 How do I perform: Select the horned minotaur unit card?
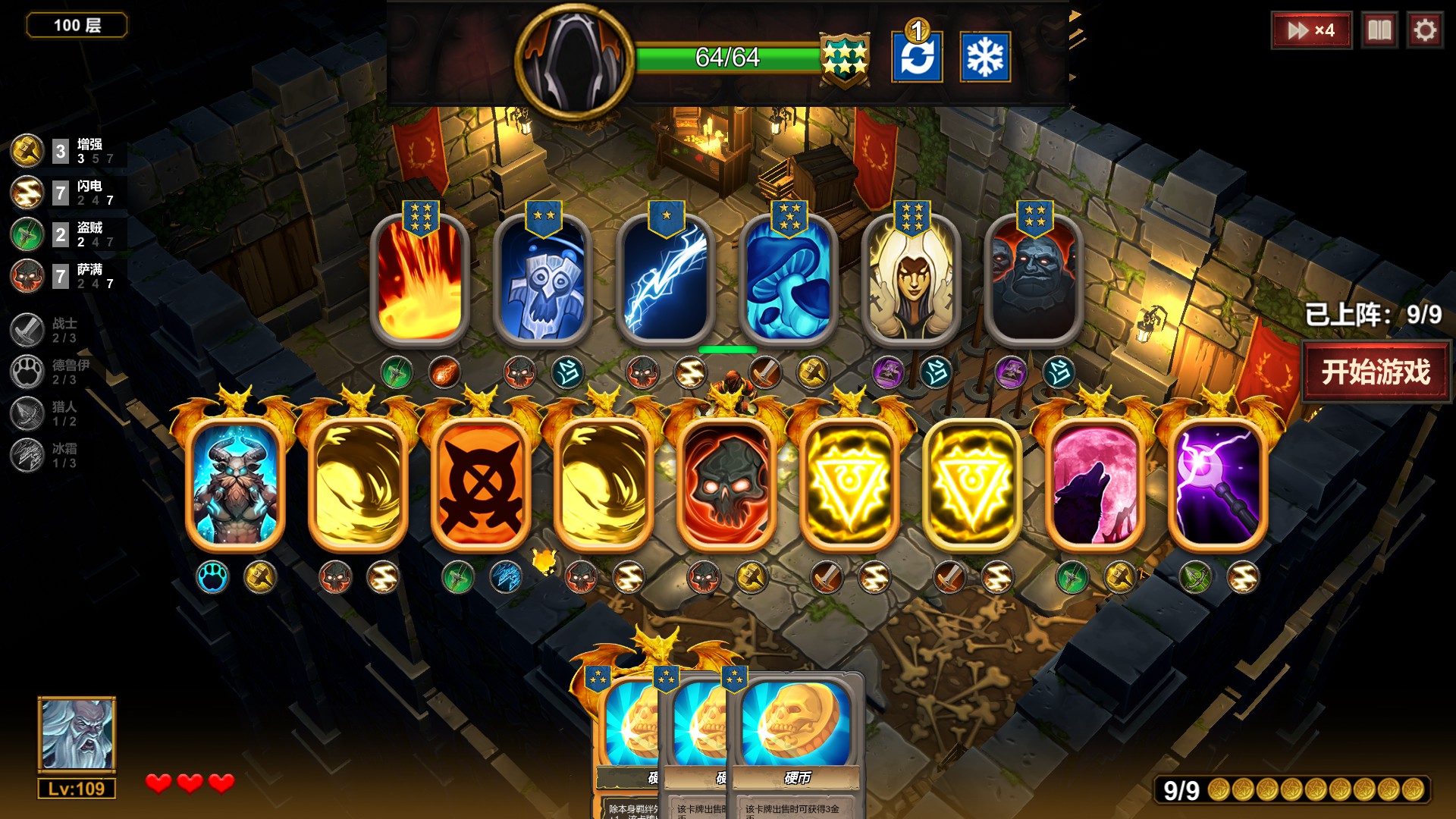click(235, 484)
